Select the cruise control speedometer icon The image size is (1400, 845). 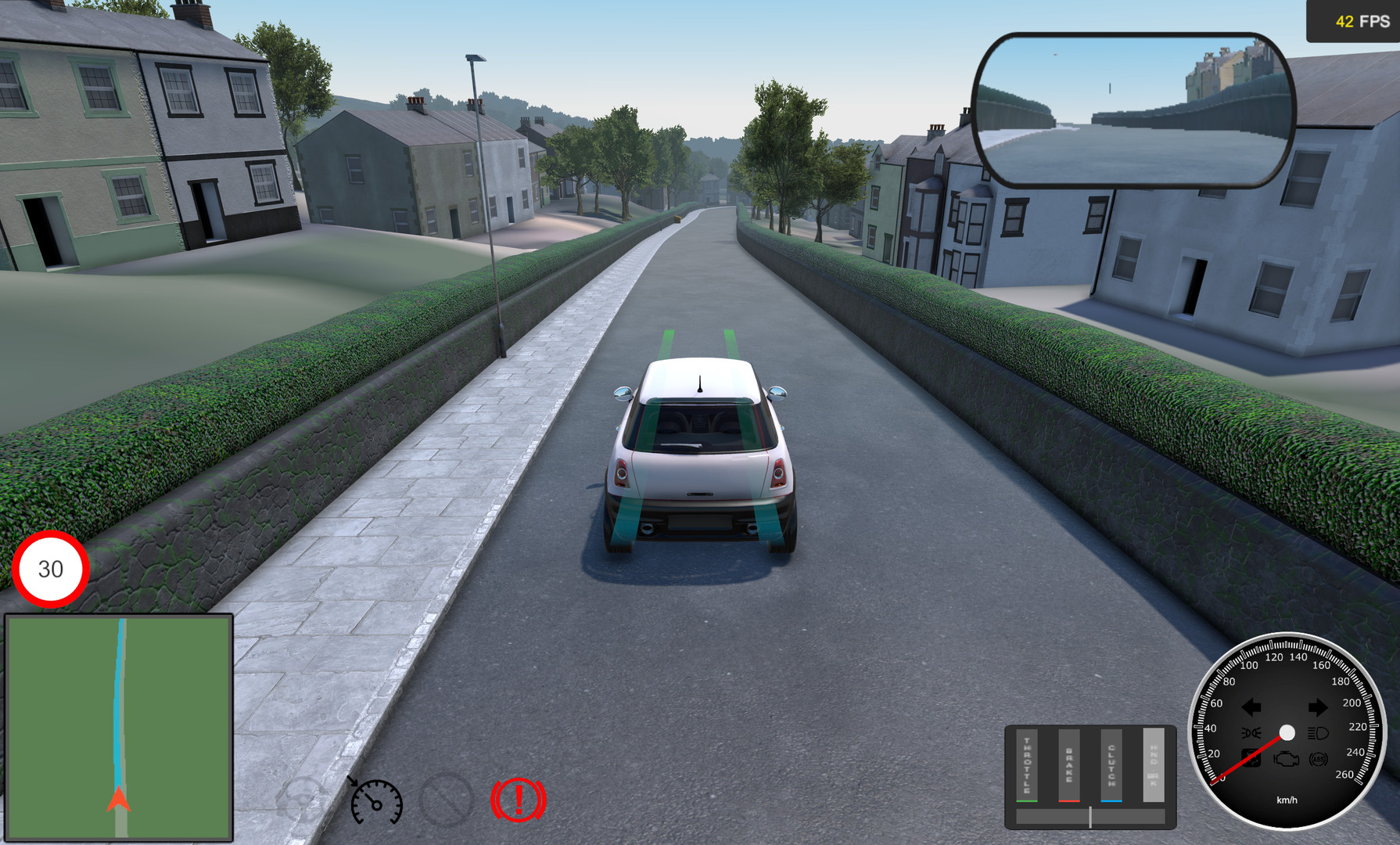[x=375, y=802]
